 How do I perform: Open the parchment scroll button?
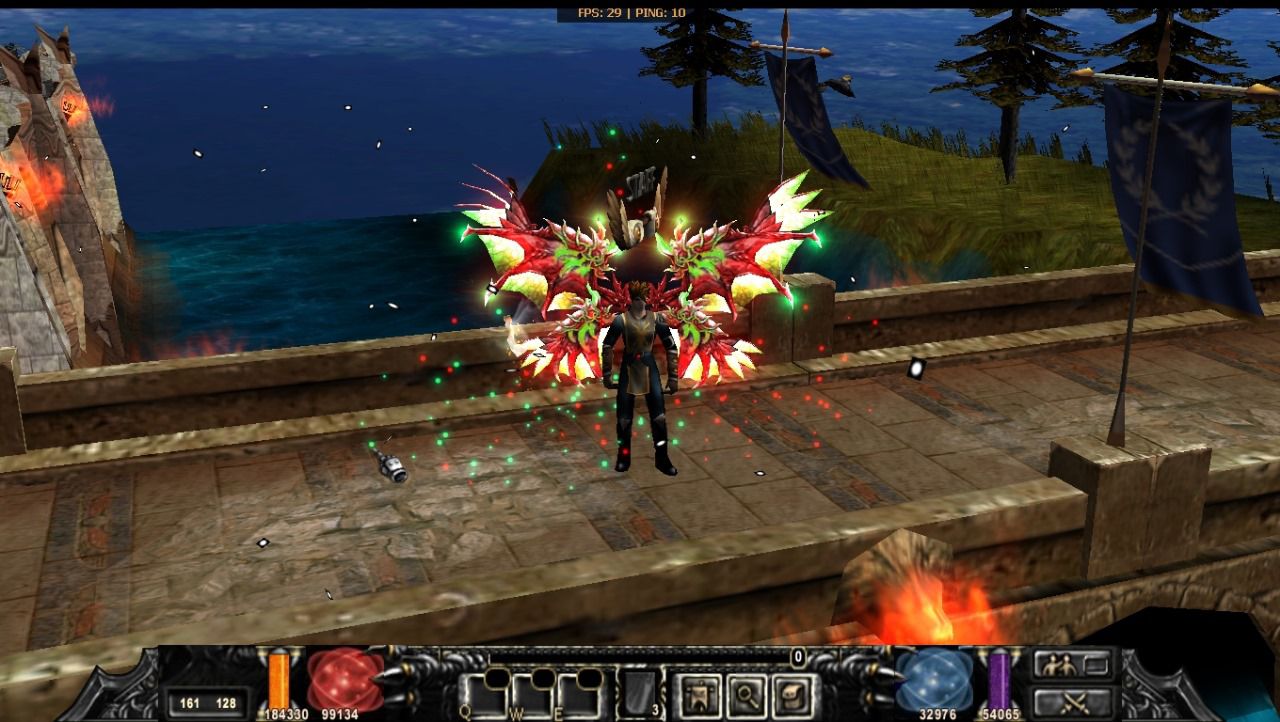pyautogui.click(x=795, y=696)
